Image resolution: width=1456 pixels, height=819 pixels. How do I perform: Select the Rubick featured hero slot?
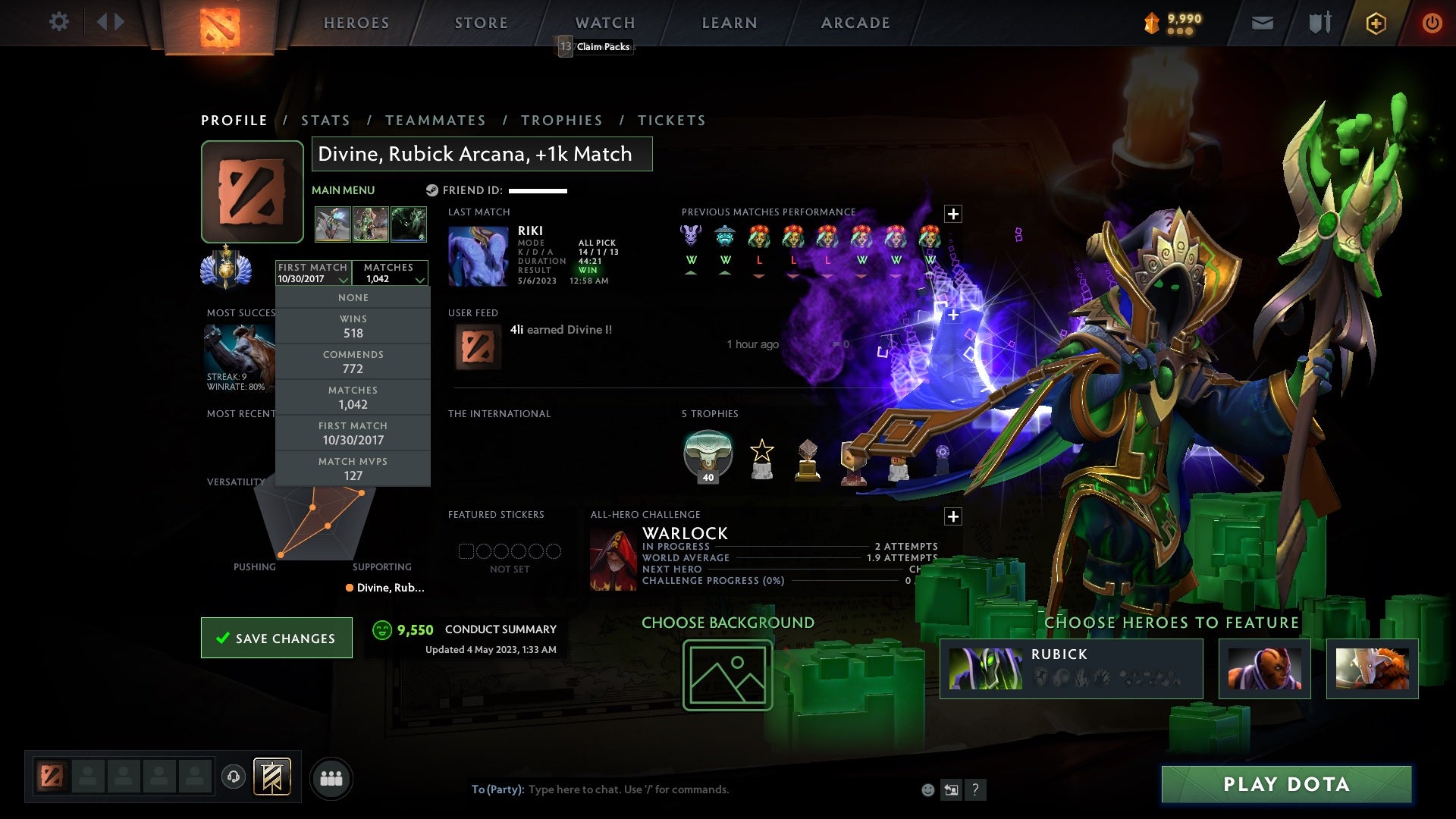click(1071, 668)
